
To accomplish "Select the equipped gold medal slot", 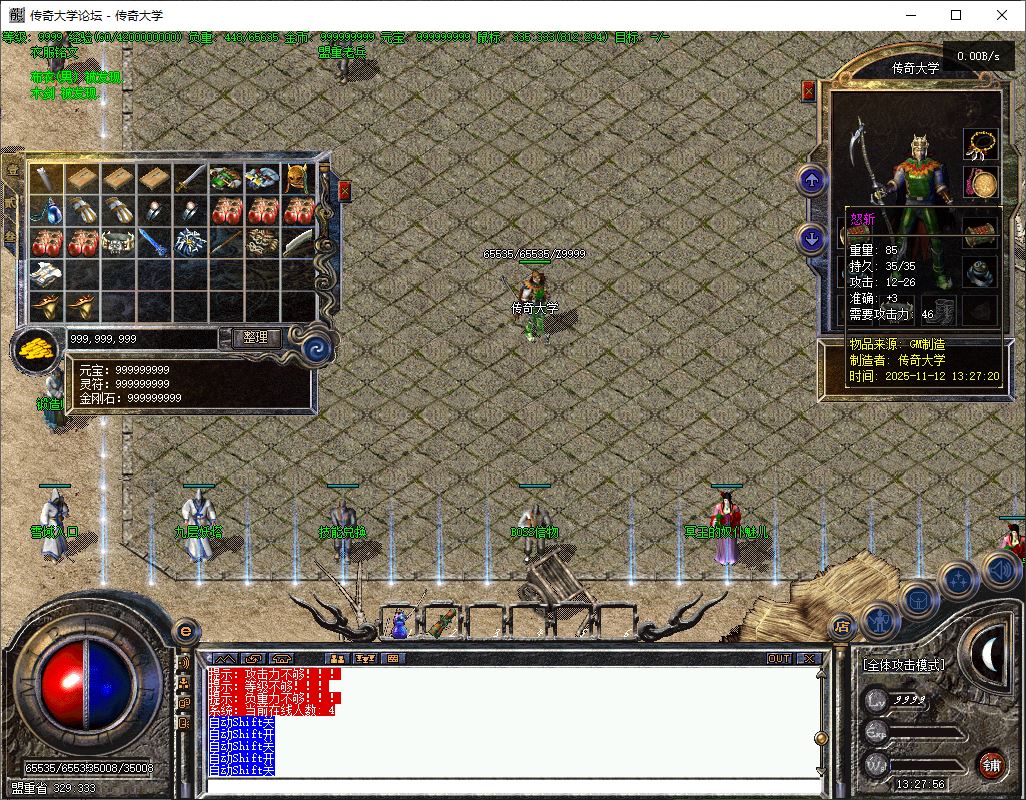I will click(980, 183).
